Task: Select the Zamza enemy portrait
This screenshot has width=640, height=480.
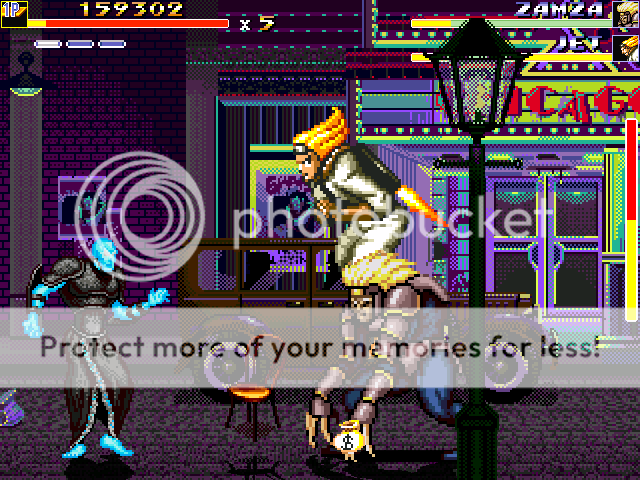Action: [x=626, y=13]
